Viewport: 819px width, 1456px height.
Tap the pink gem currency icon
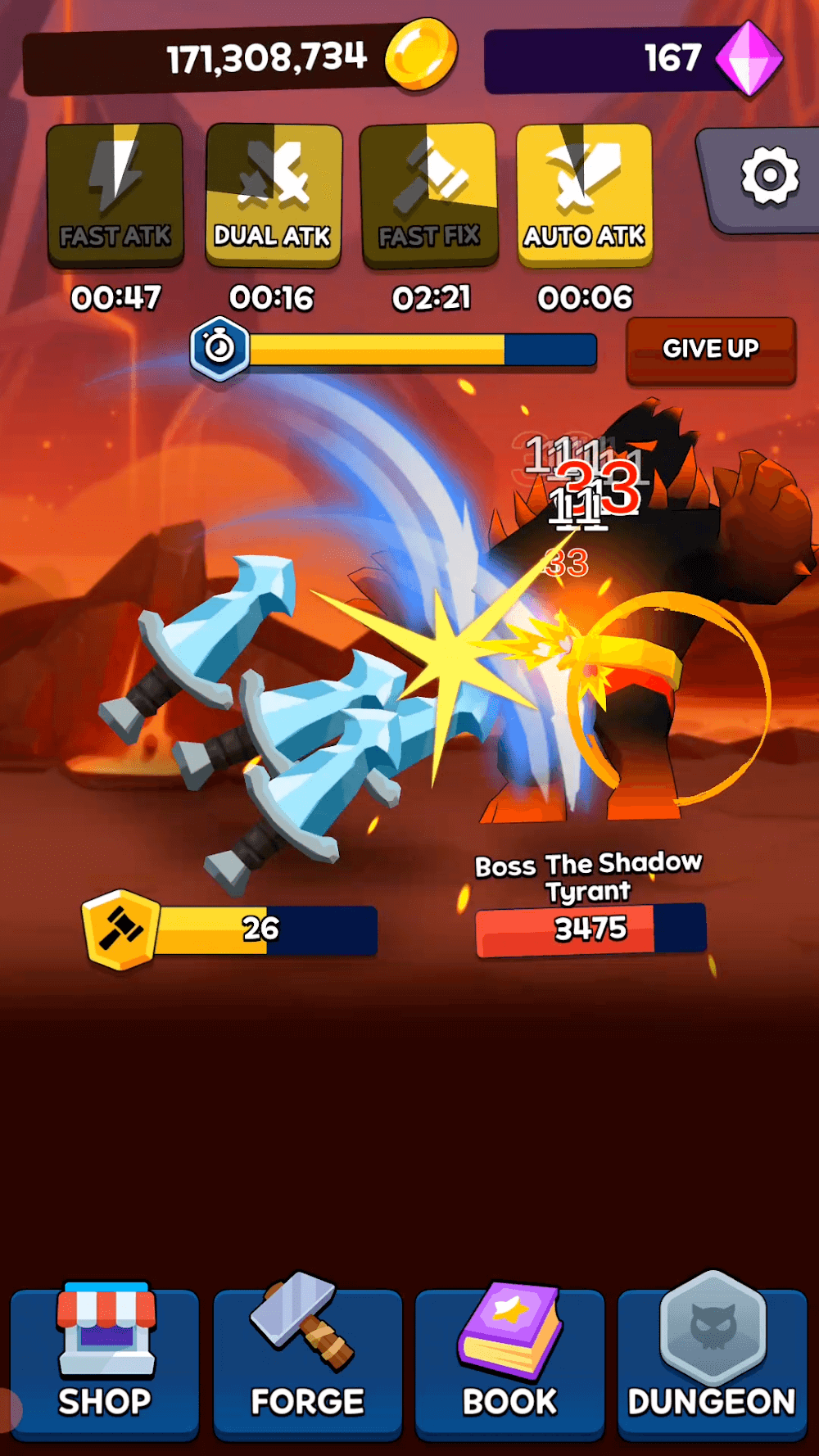tap(749, 58)
